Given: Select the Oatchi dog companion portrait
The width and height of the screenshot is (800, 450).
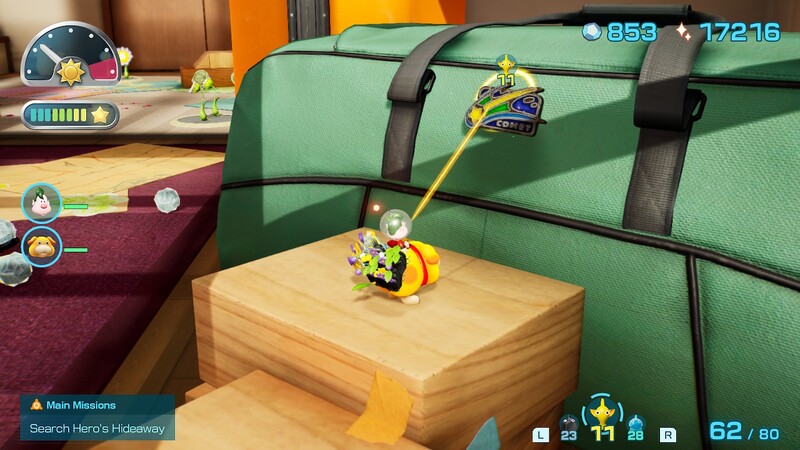Looking at the screenshot, I should [x=41, y=247].
